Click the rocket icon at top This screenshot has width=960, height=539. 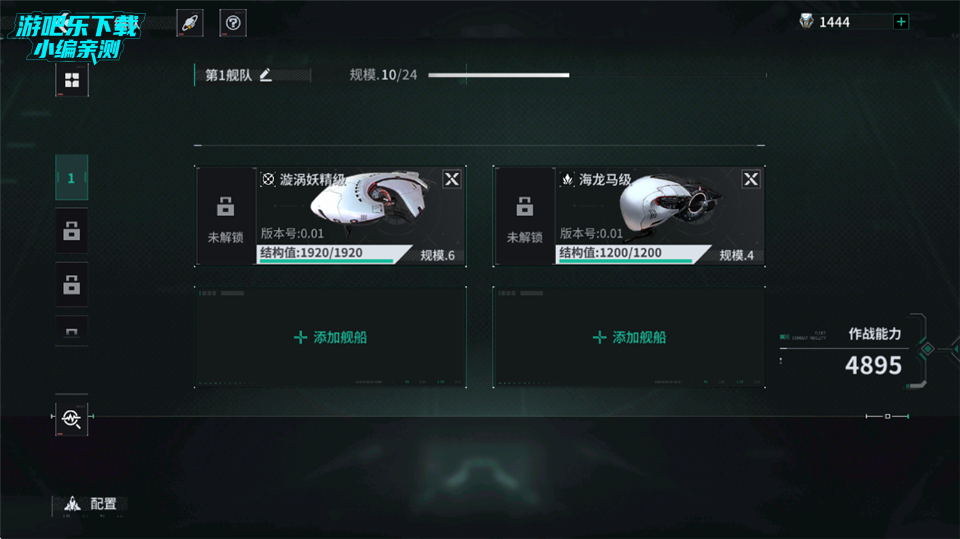click(x=189, y=22)
